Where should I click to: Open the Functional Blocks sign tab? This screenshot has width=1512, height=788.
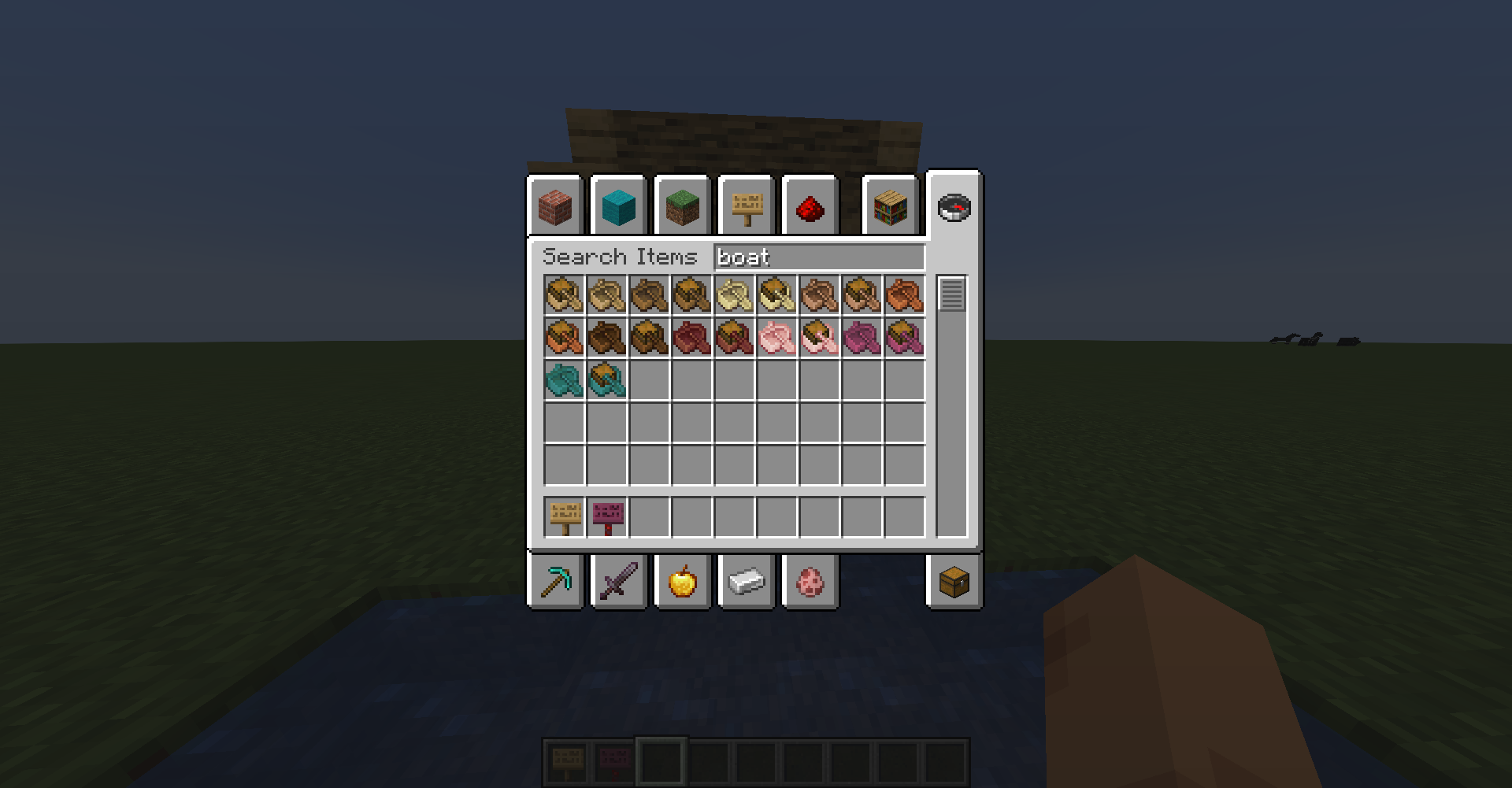coord(745,206)
